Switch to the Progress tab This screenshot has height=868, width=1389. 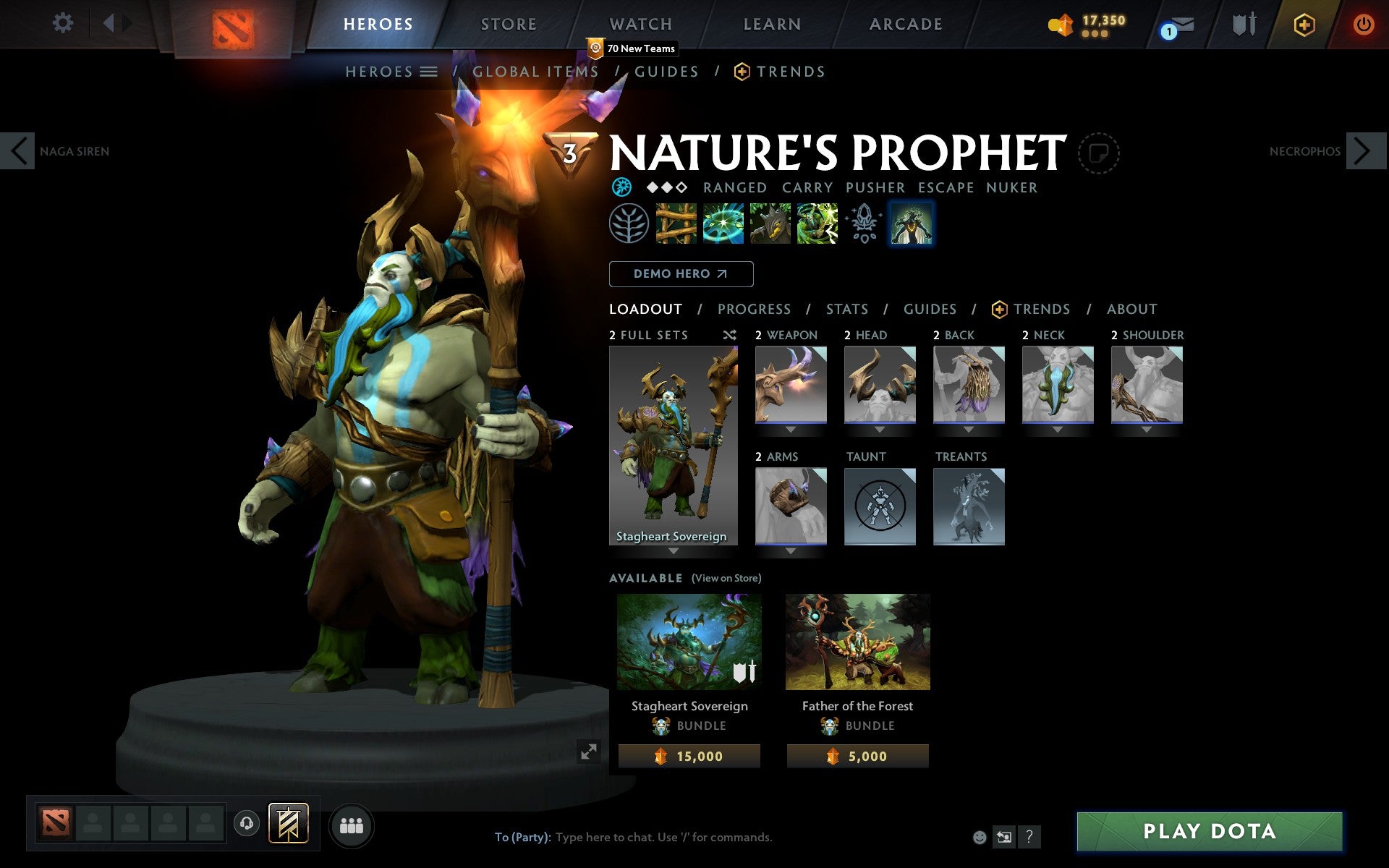[754, 309]
